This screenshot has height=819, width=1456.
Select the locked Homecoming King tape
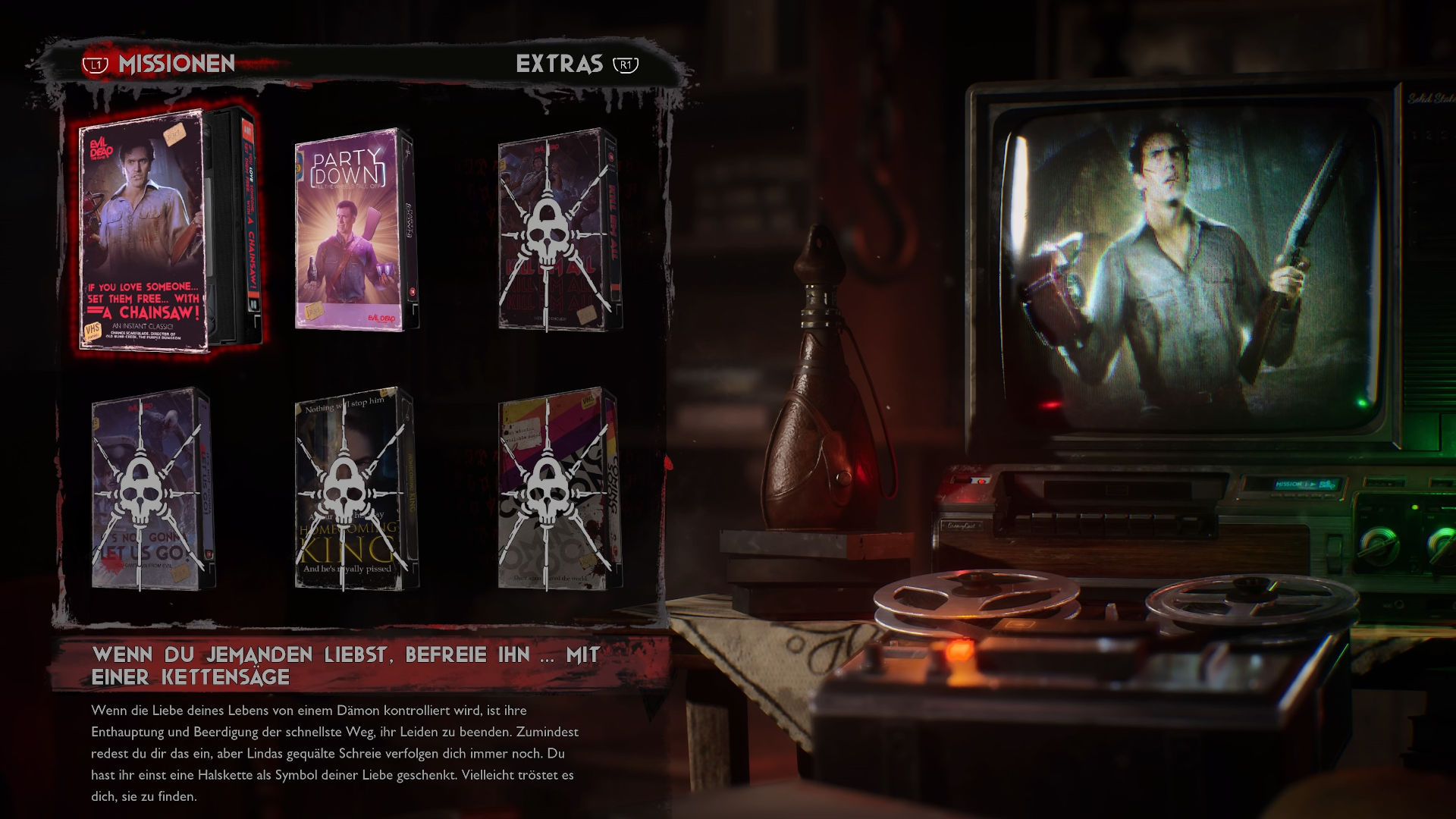coord(355,489)
